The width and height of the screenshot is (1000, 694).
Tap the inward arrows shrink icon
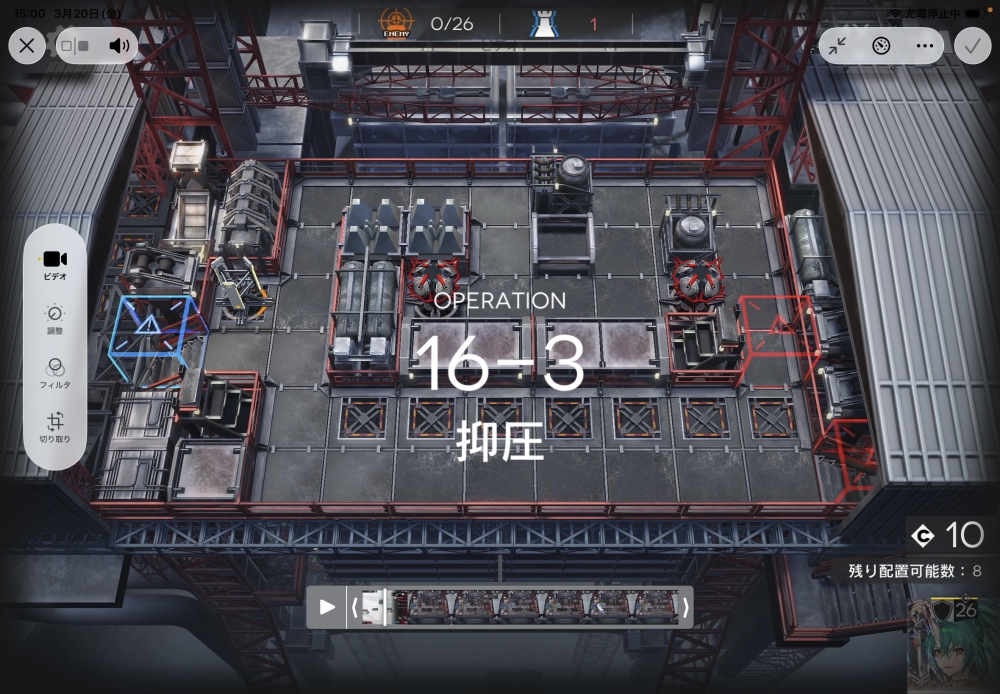pos(838,45)
